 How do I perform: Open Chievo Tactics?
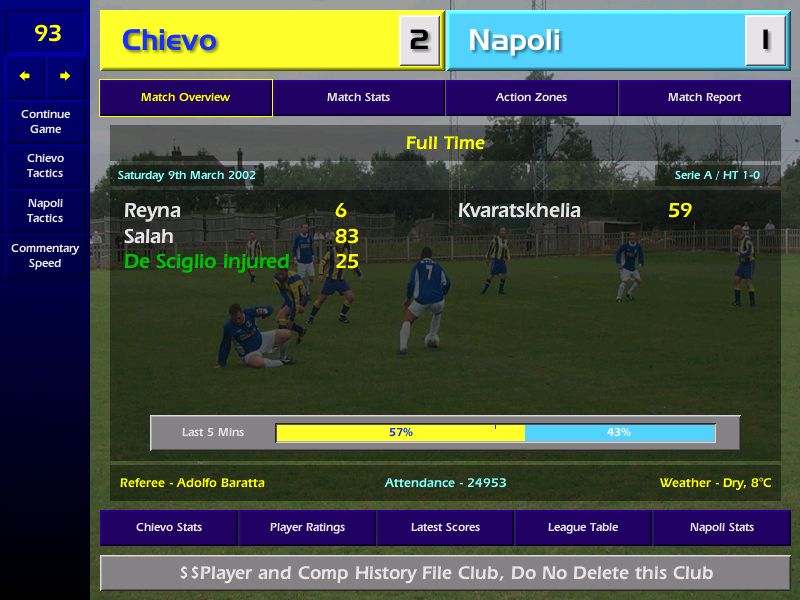45,166
